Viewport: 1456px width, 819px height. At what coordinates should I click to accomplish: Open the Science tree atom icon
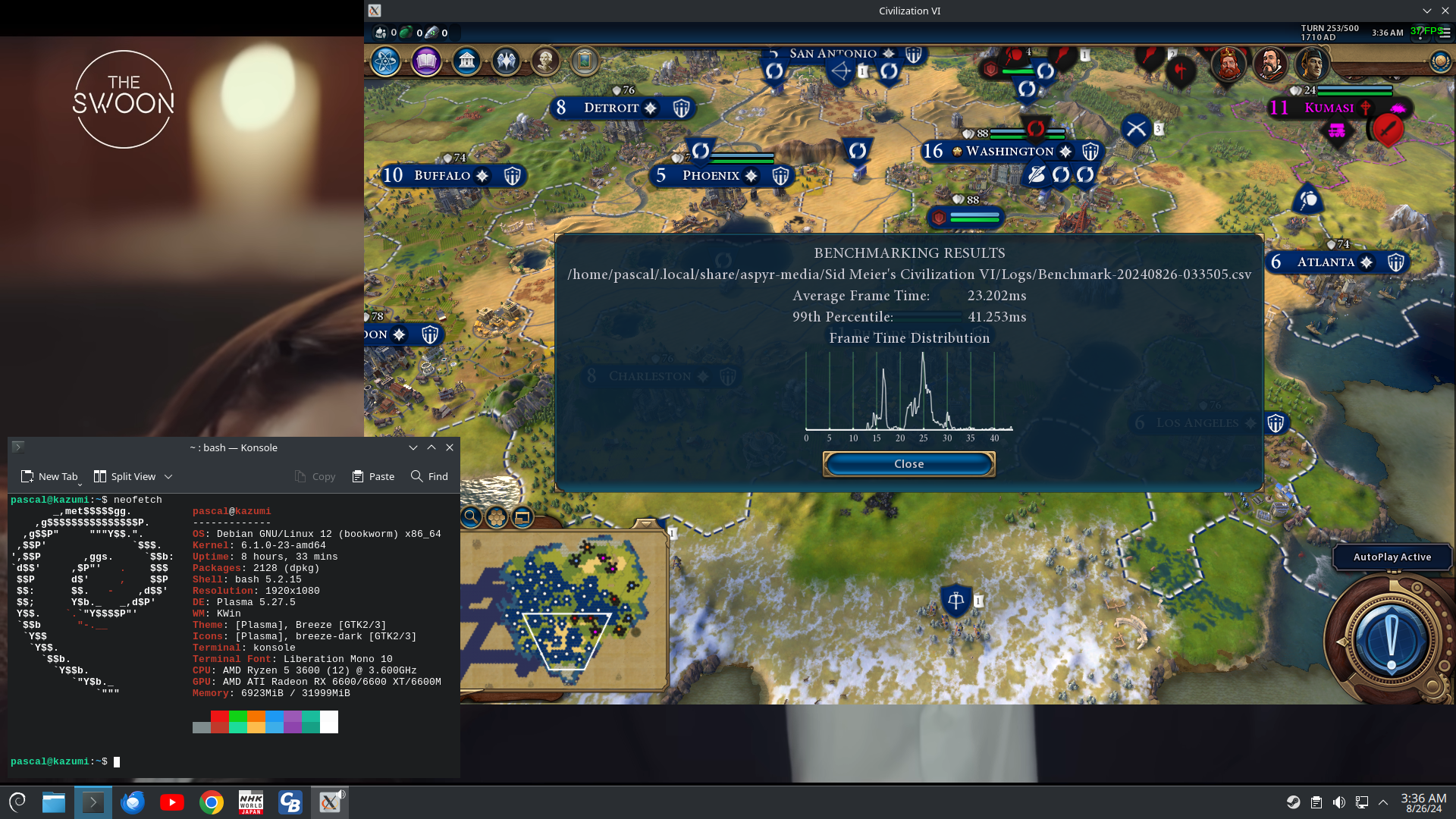(385, 61)
